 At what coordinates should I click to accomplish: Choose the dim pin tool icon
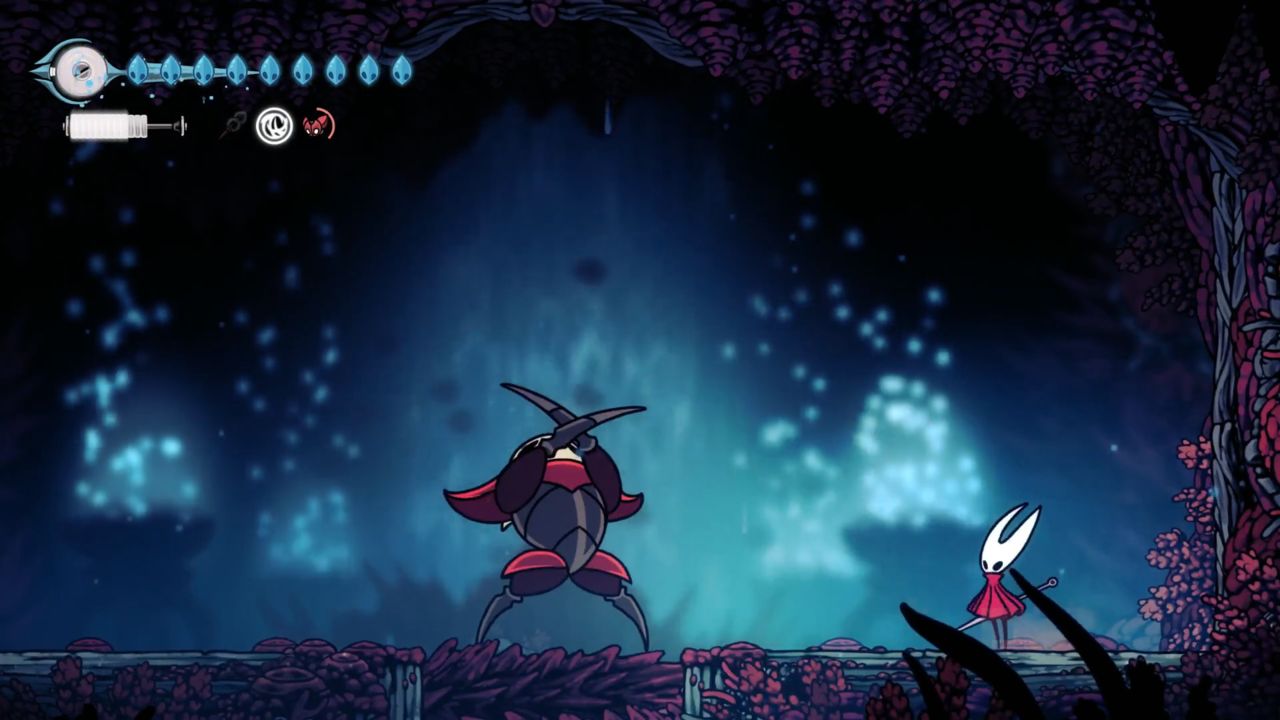point(235,126)
